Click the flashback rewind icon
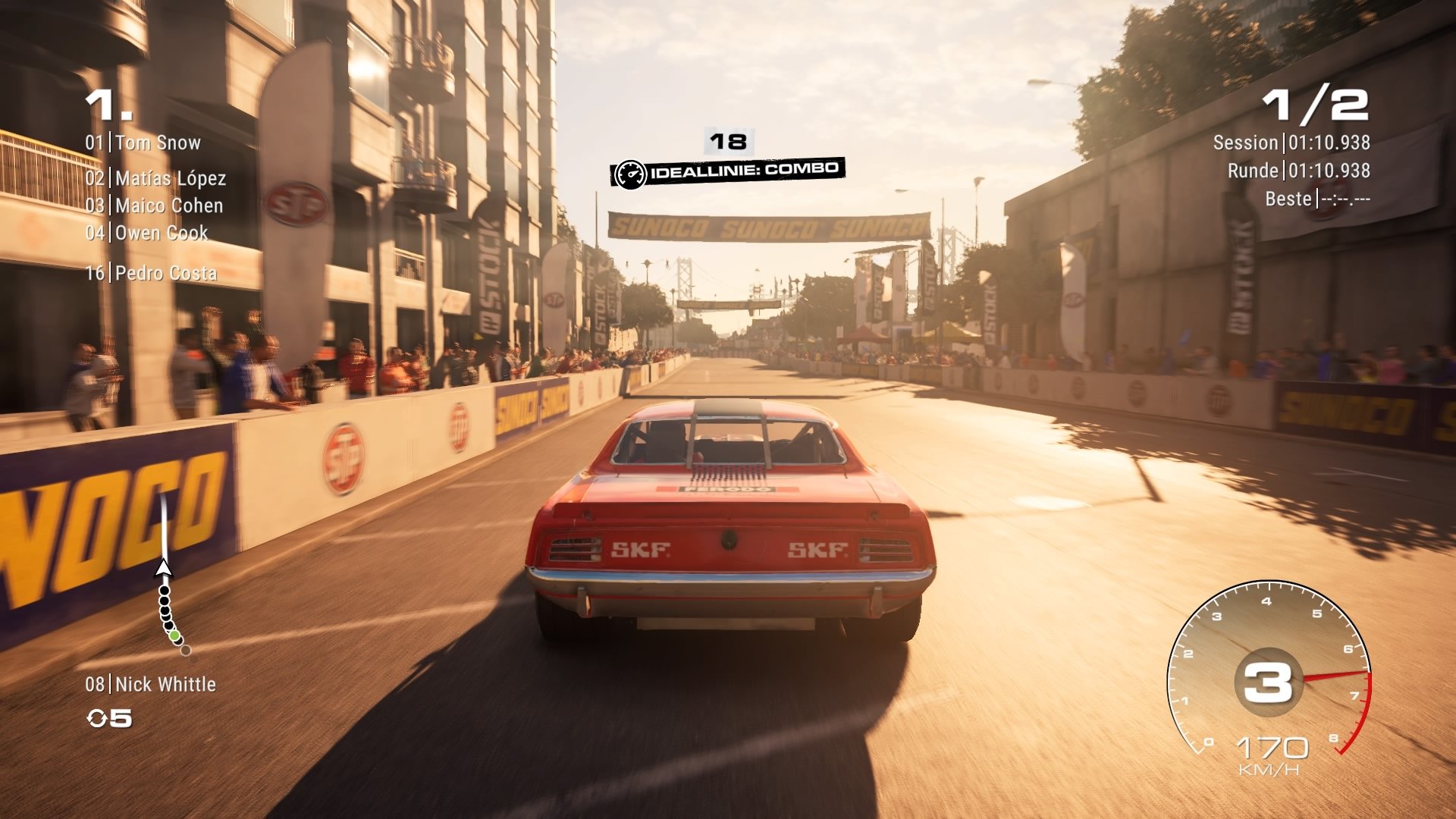Viewport: 1456px width, 819px height. [97, 718]
